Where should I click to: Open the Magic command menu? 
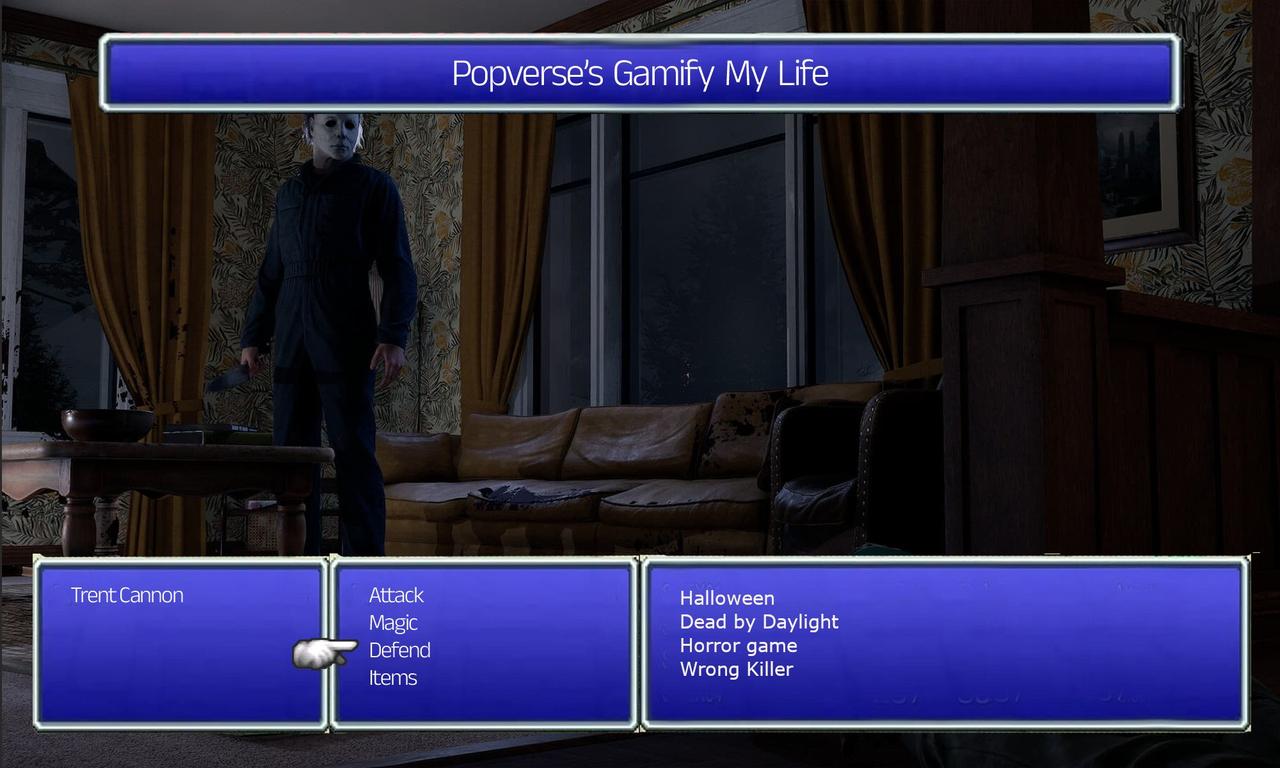[392, 622]
